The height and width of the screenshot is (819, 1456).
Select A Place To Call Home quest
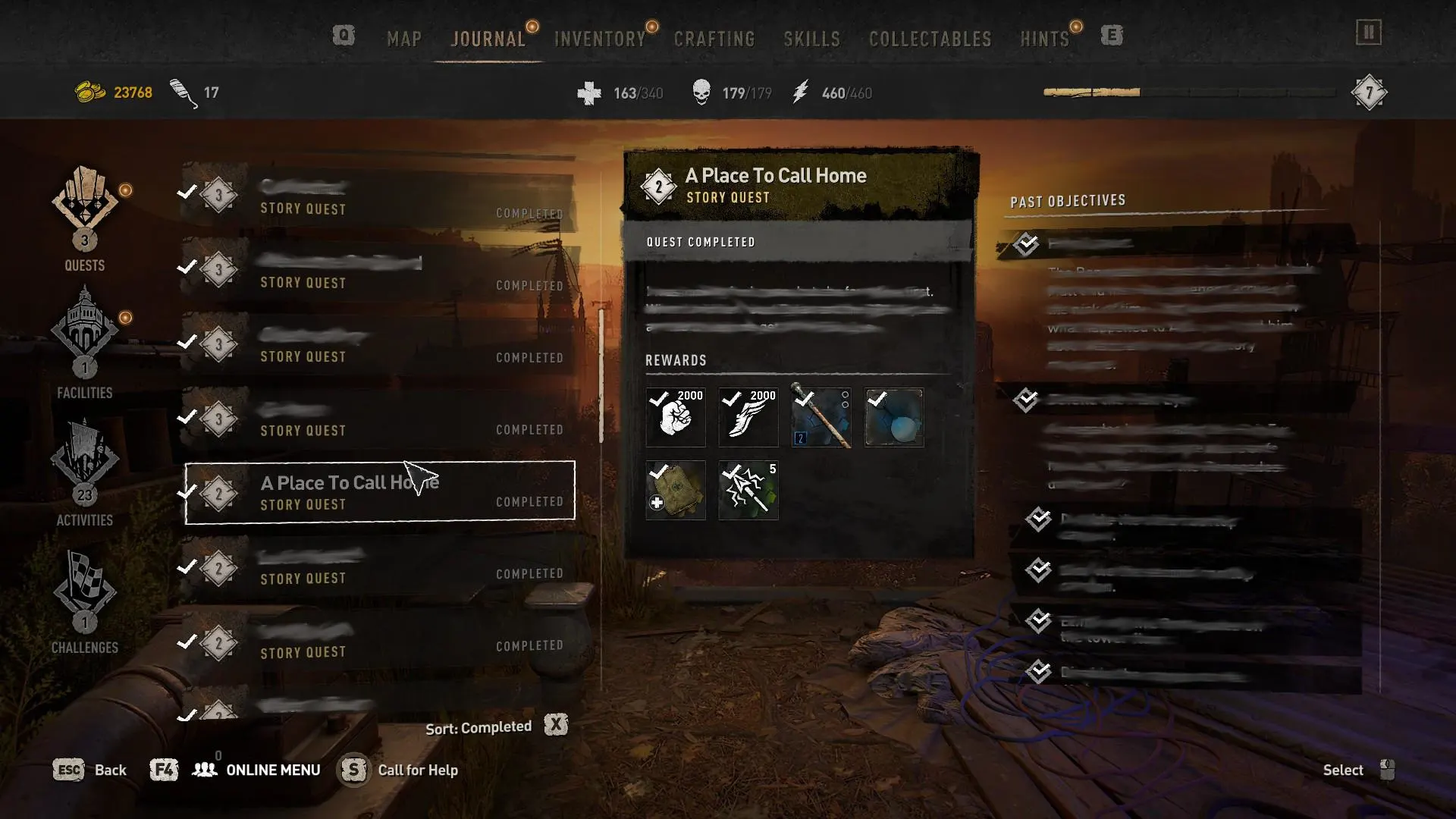pos(380,491)
